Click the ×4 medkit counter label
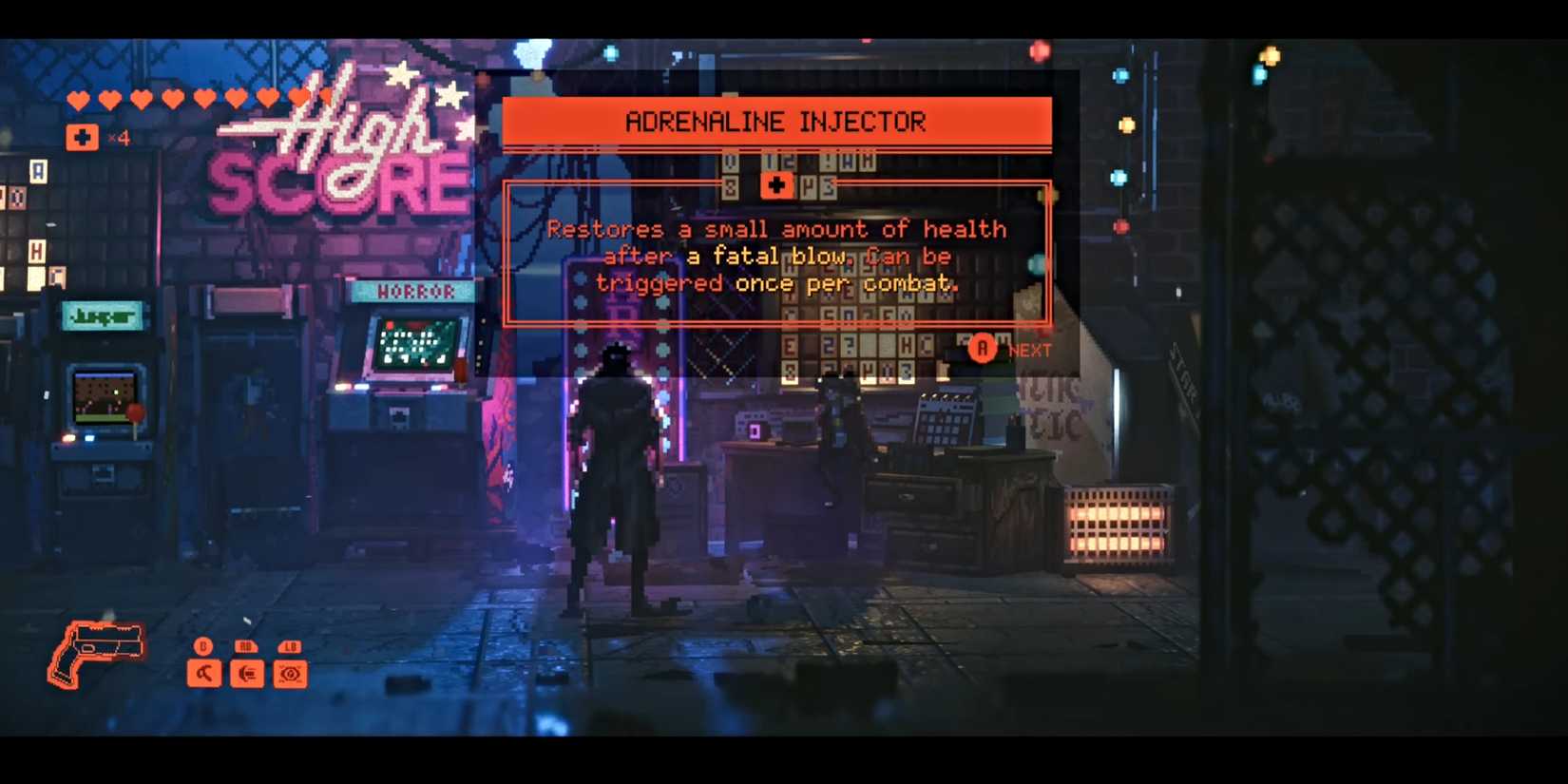 click(x=117, y=139)
